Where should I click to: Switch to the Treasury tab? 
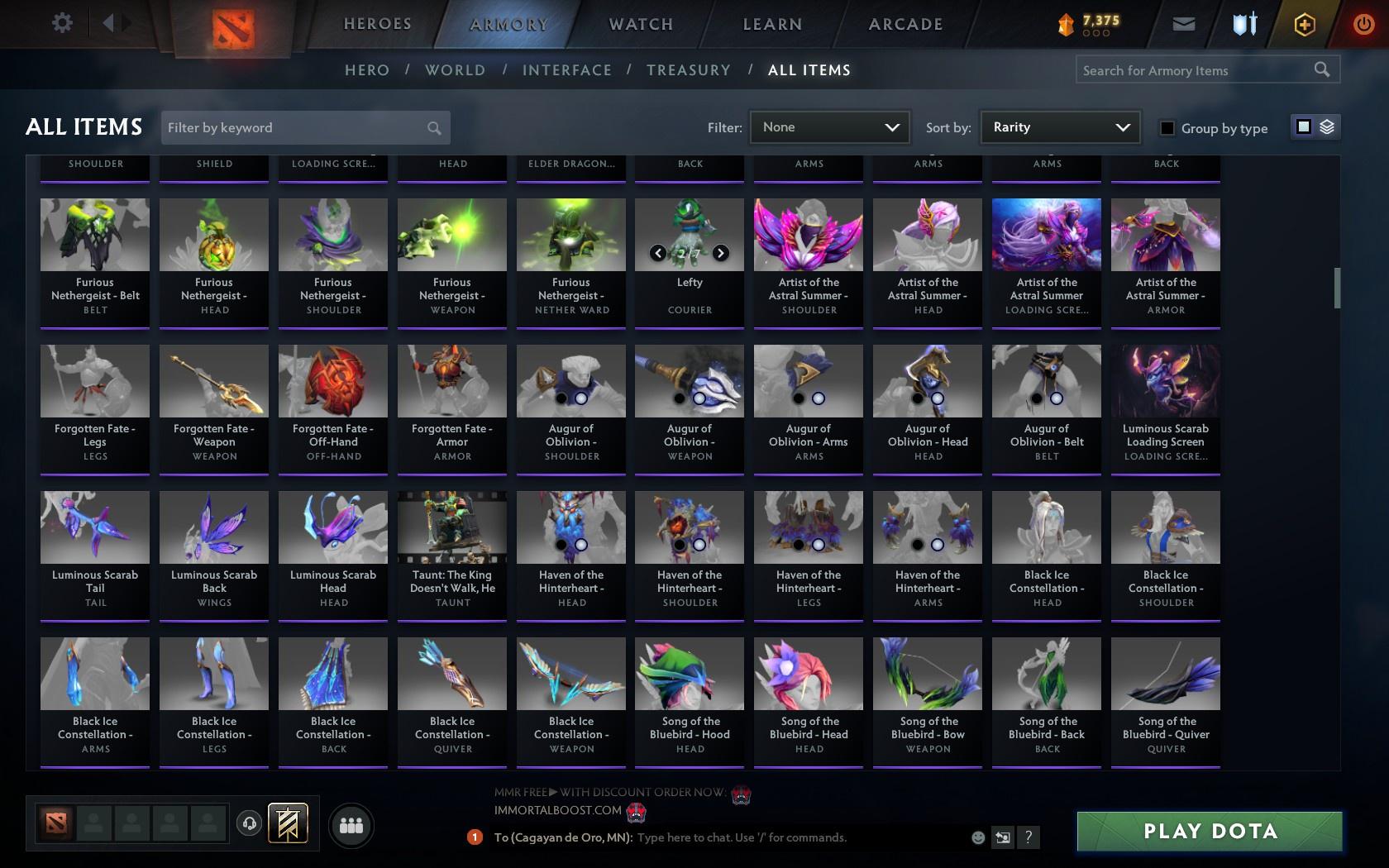(689, 70)
